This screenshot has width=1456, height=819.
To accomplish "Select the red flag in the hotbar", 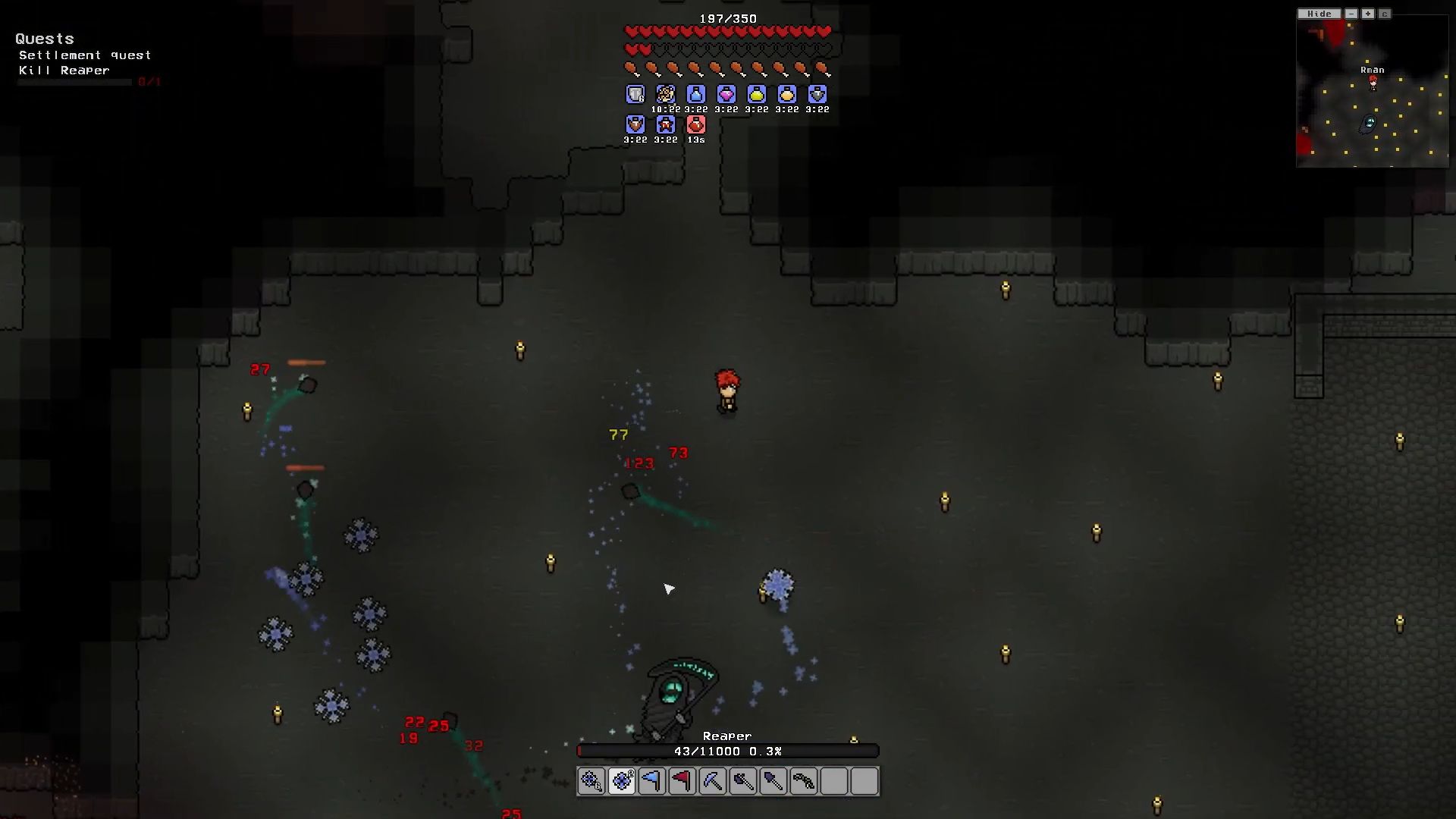I will [x=682, y=781].
